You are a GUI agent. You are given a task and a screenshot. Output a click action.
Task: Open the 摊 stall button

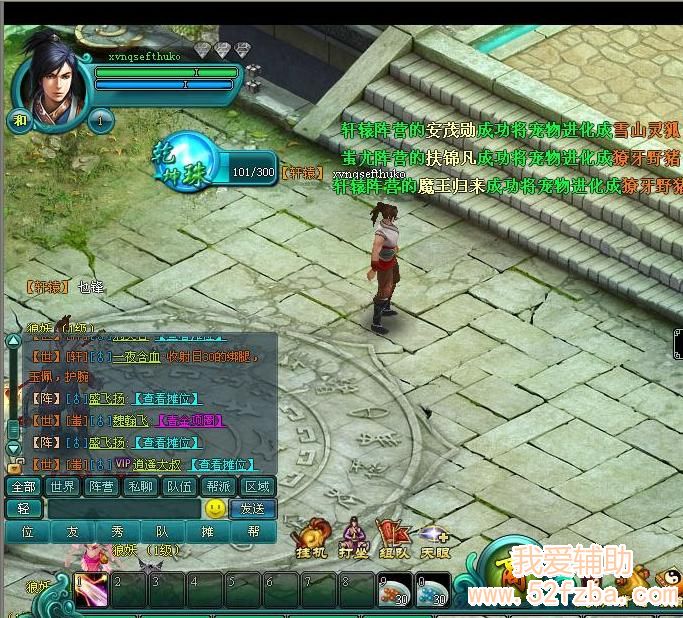(x=208, y=532)
